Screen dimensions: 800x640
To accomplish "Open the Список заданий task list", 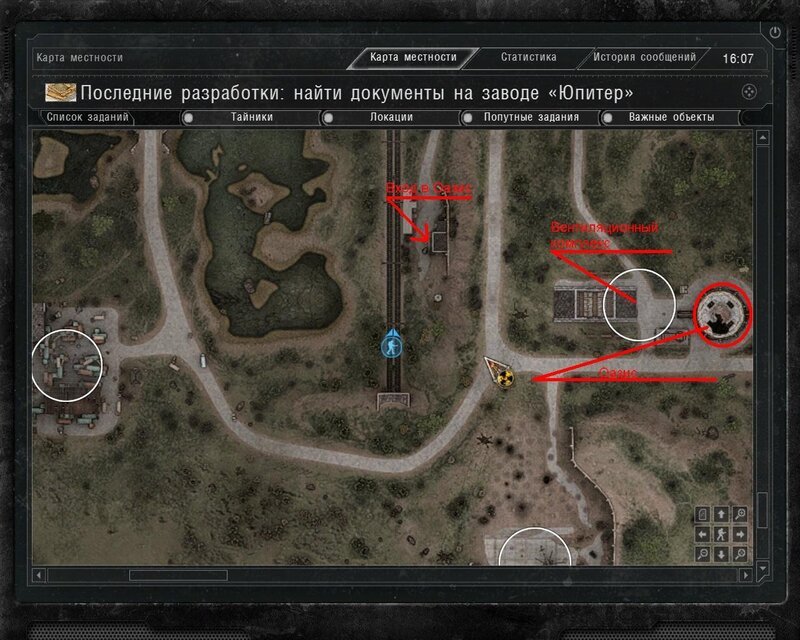I will [88, 117].
